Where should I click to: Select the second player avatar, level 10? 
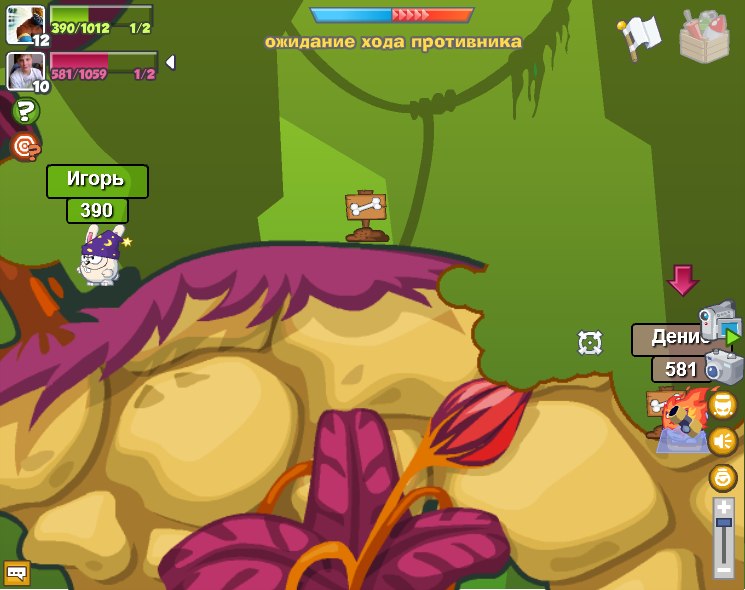25,70
